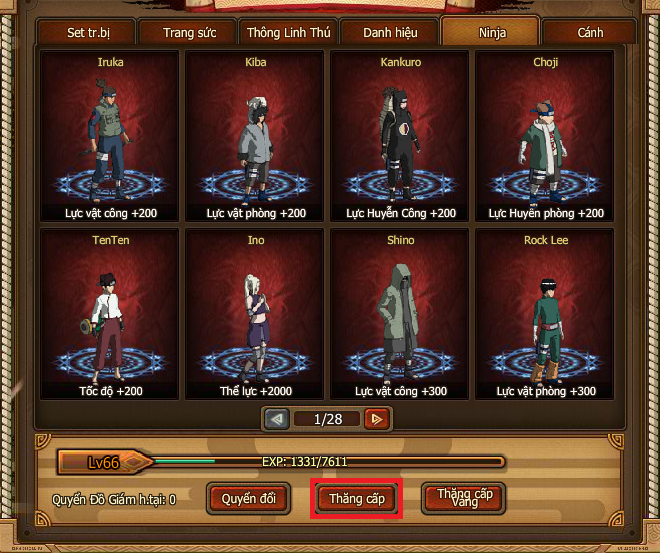Image resolution: width=660 pixels, height=553 pixels.
Task: Go to the next ninja page
Action: coord(377,420)
